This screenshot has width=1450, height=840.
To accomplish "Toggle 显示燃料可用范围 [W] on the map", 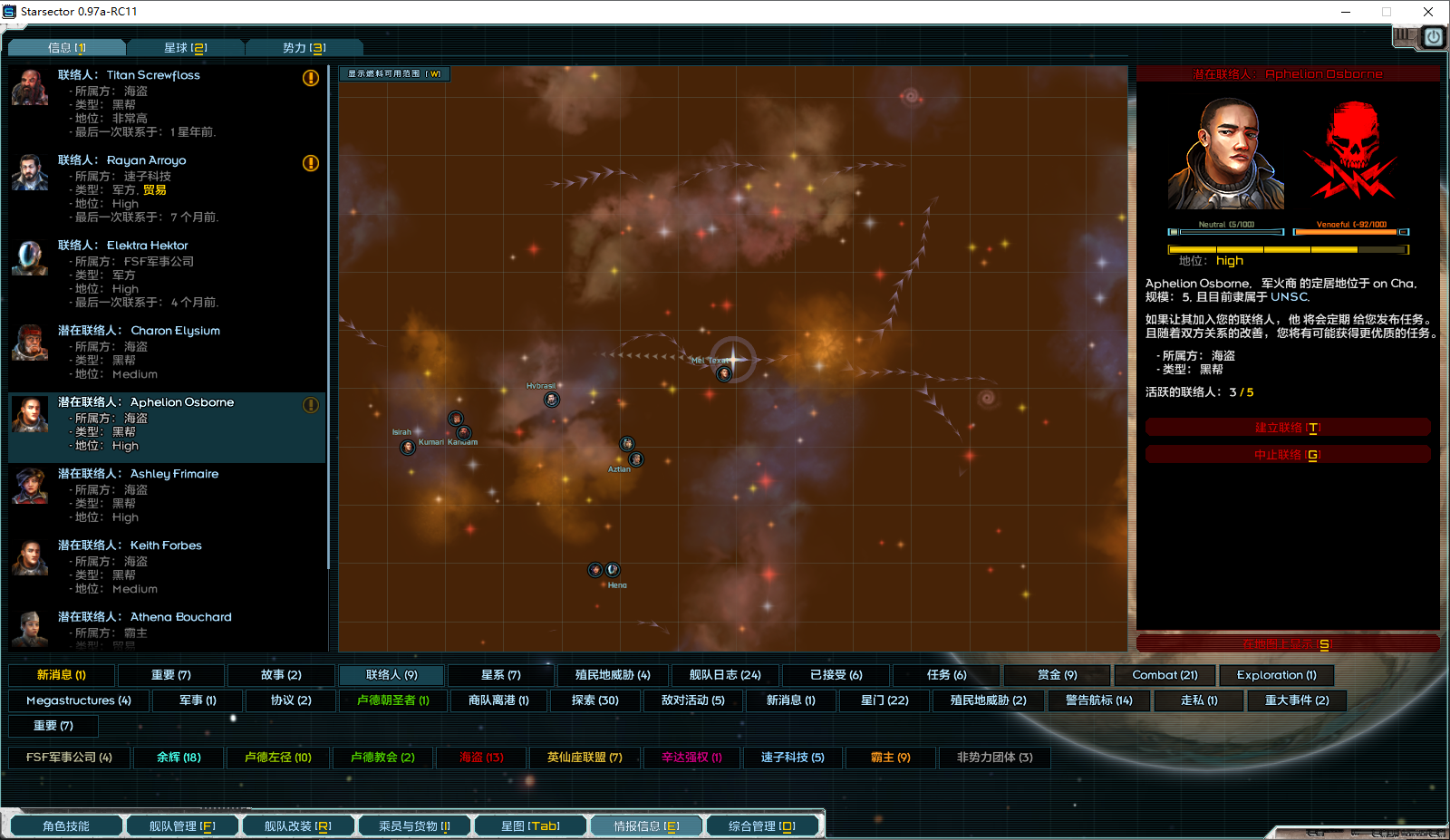I will 395,74.
